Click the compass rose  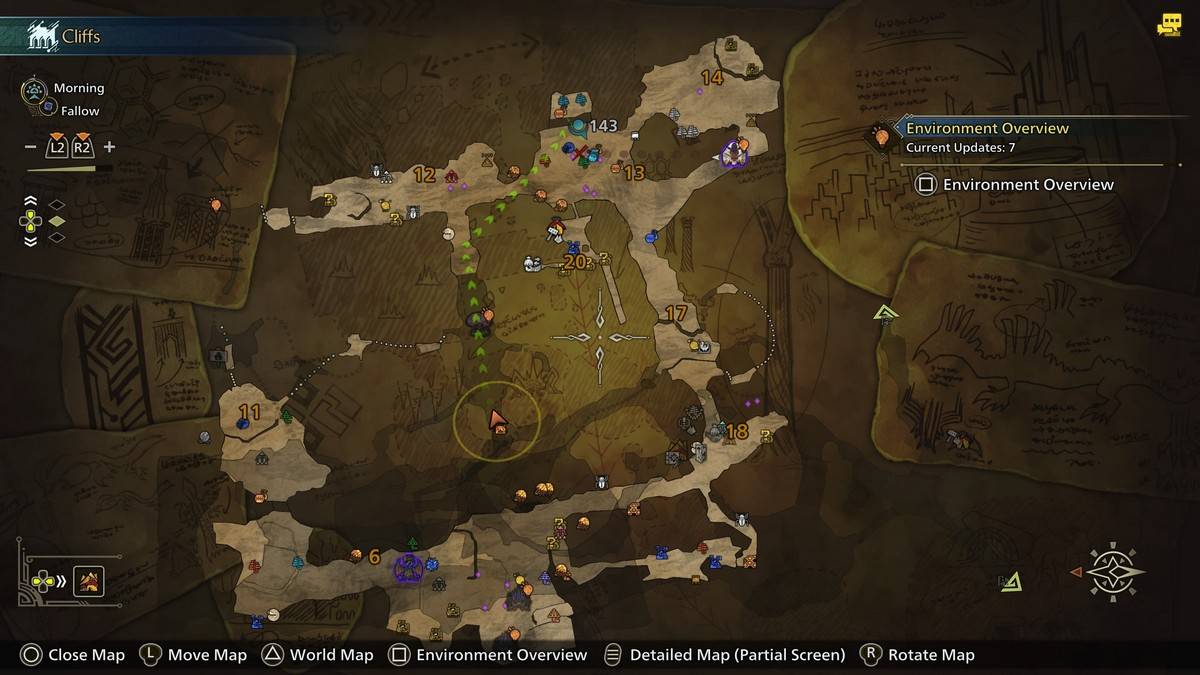1112,571
